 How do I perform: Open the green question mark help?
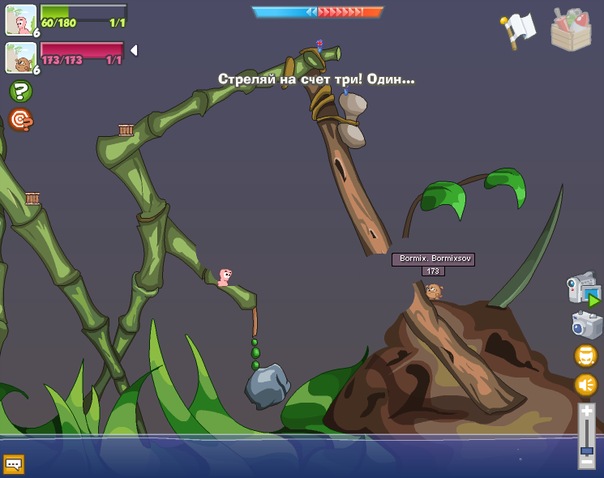point(20,91)
